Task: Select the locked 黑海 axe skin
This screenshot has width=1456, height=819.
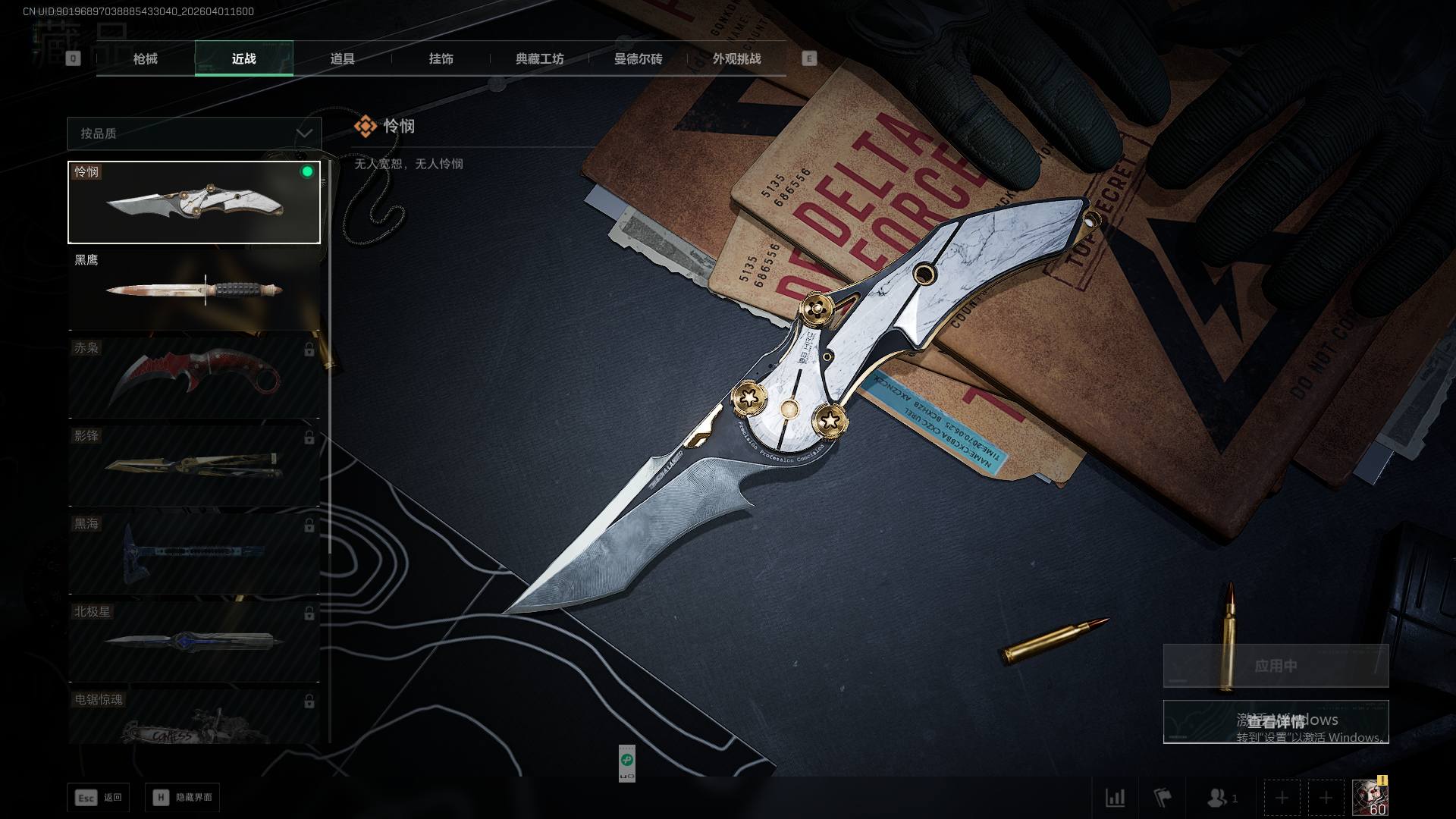Action: (194, 554)
